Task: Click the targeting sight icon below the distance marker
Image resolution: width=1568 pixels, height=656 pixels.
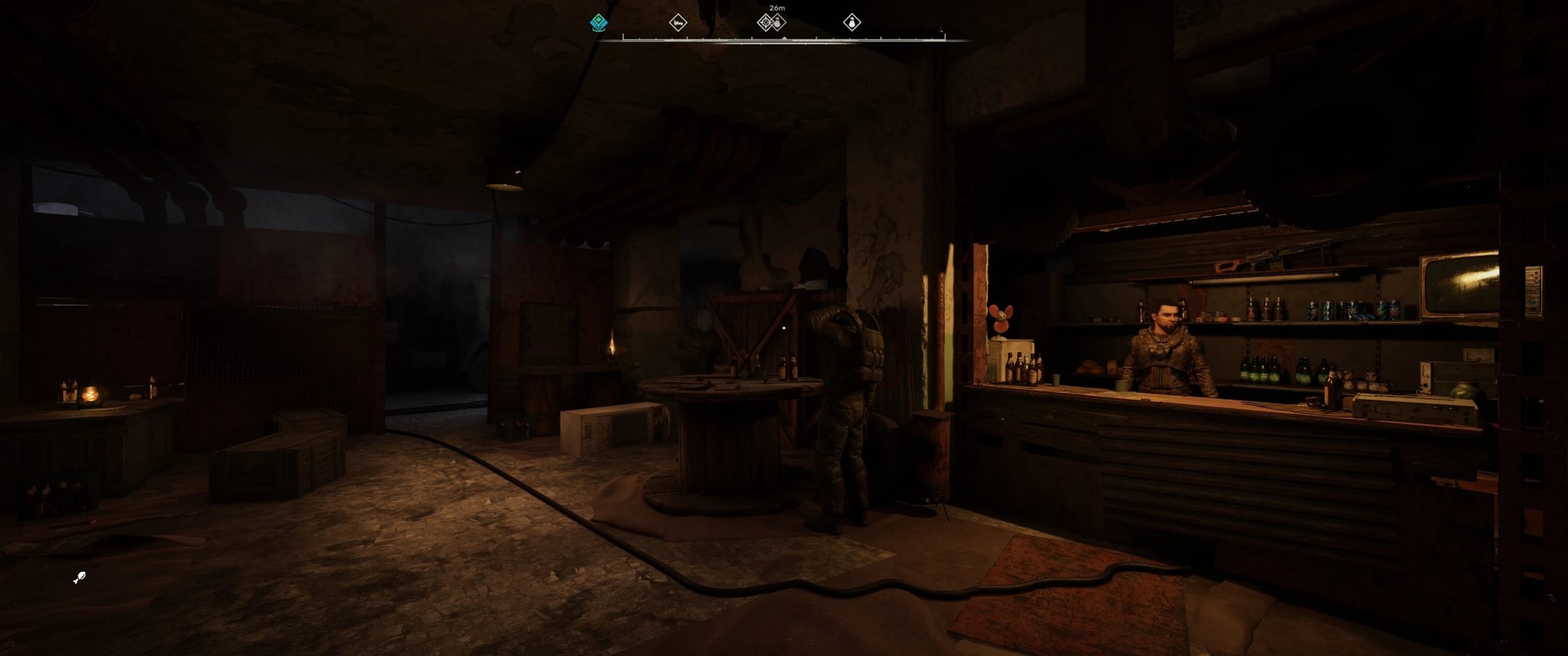Action: 765,23
